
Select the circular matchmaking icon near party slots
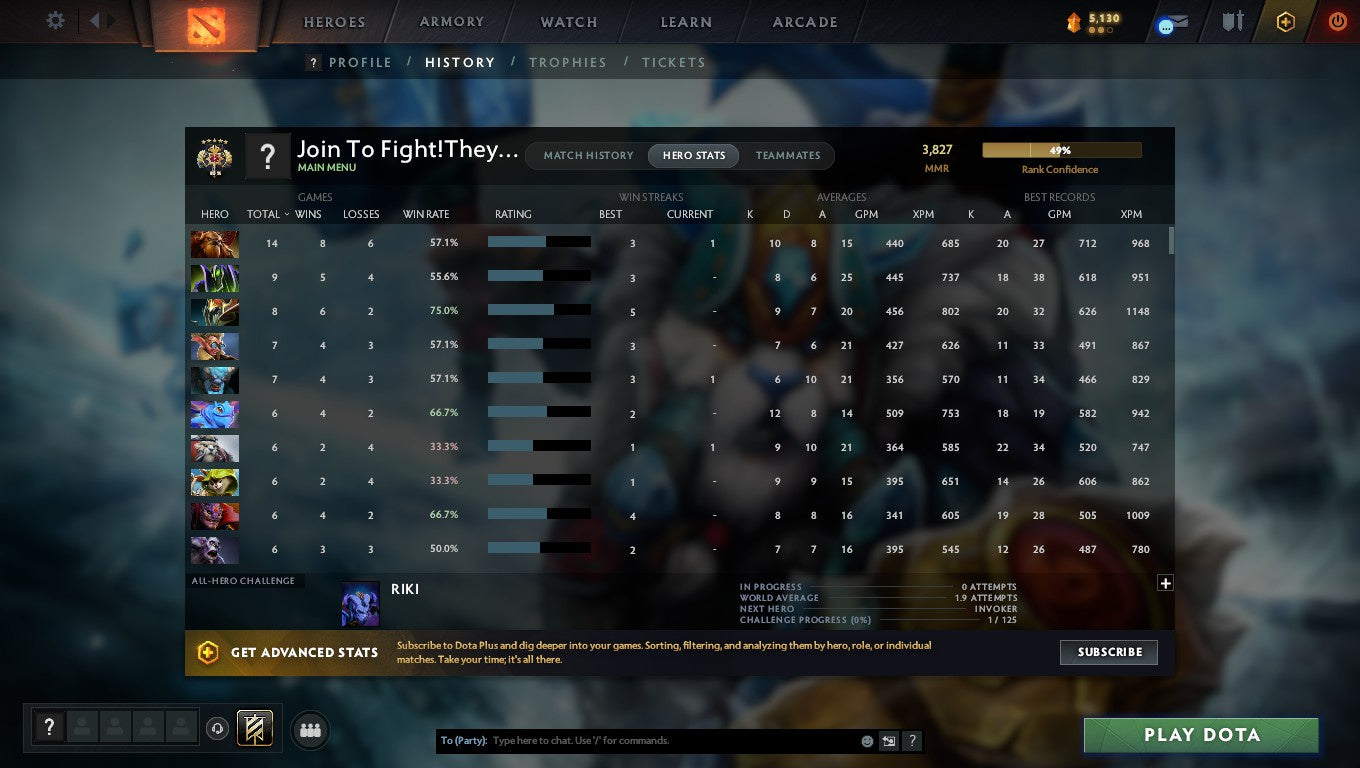click(218, 729)
